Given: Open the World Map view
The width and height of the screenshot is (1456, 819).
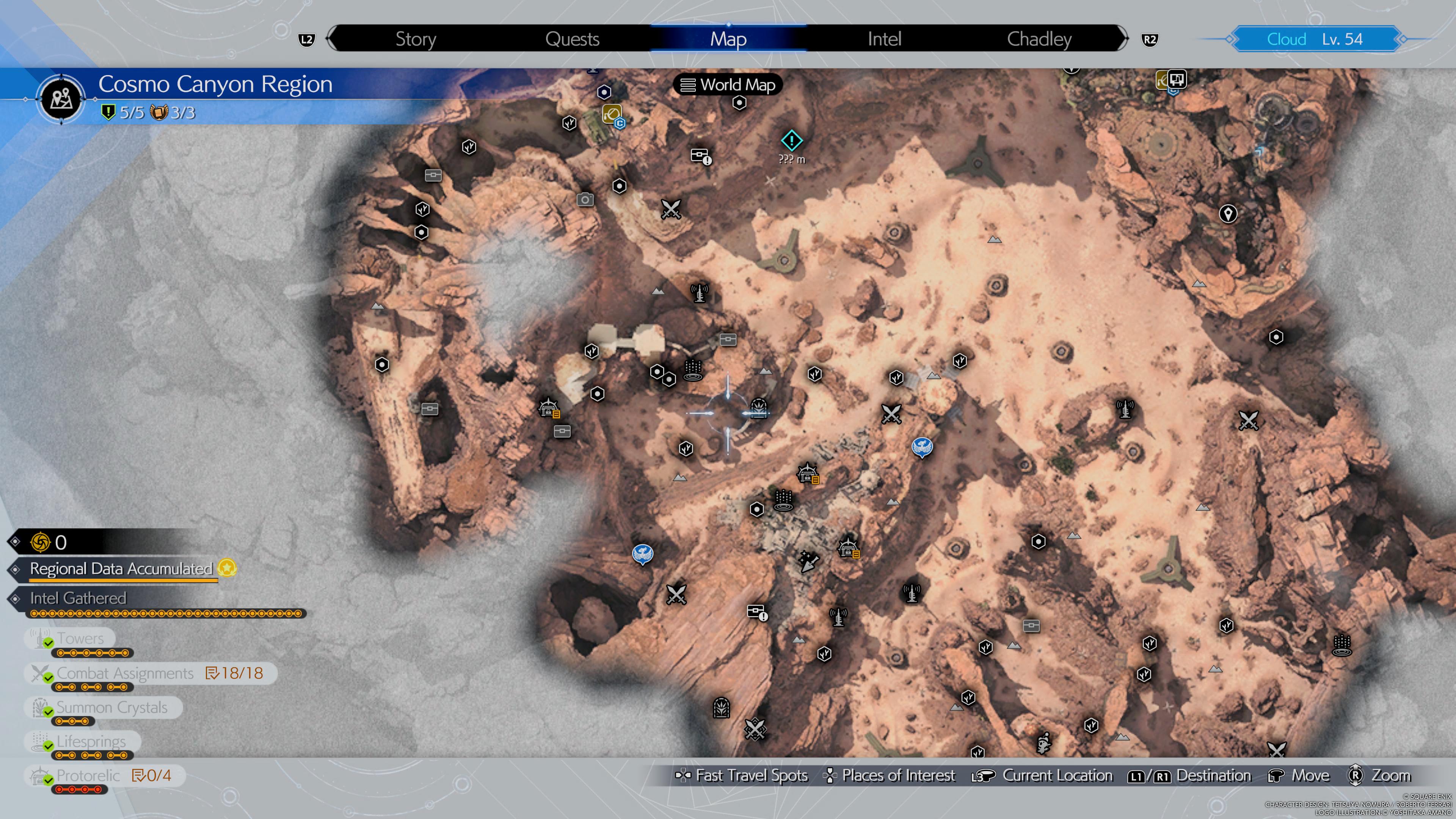Looking at the screenshot, I should (x=728, y=85).
